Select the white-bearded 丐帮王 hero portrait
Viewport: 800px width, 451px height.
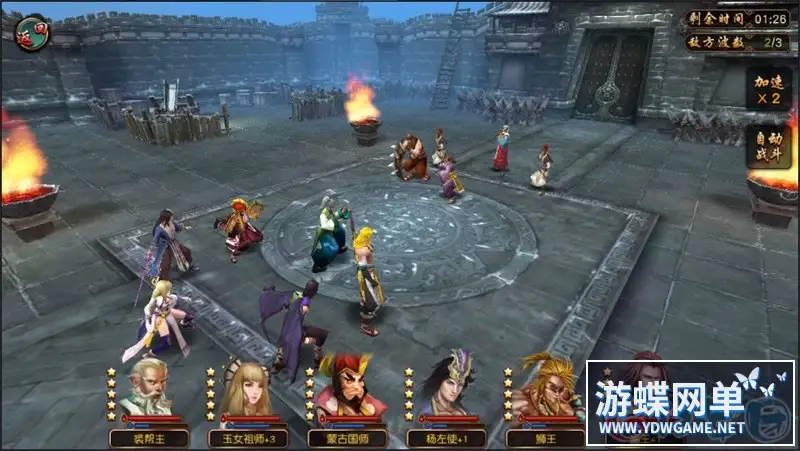coord(145,391)
